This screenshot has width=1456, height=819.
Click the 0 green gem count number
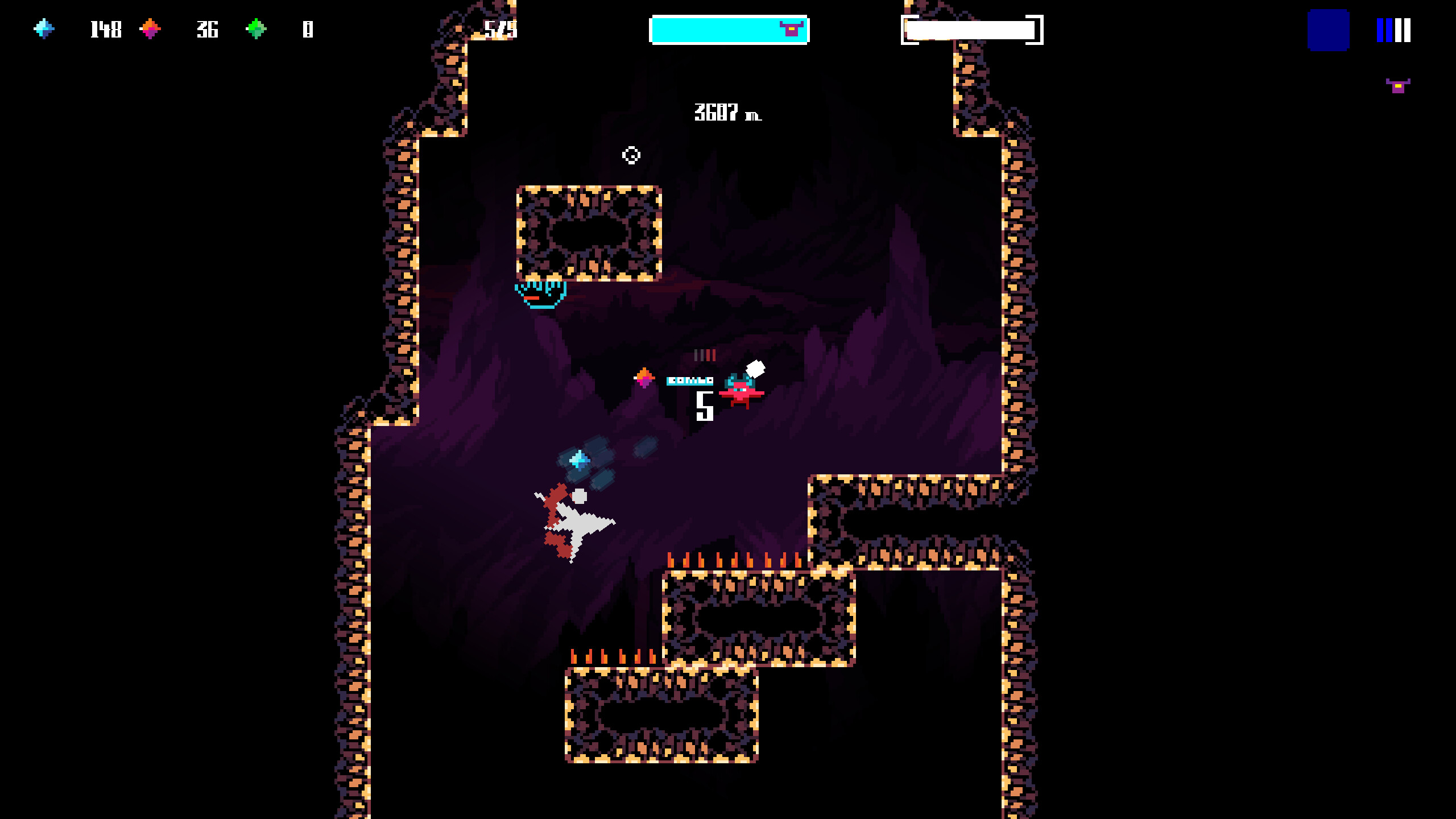307,29
